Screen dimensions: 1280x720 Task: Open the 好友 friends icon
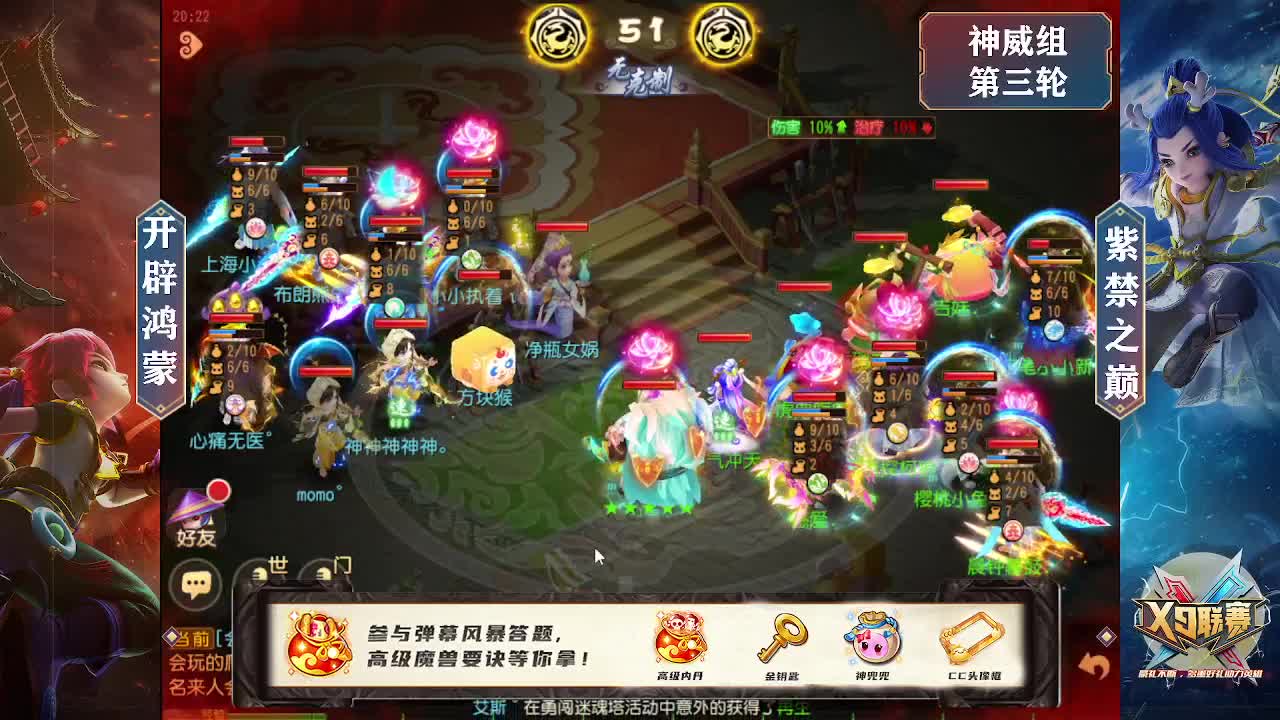(195, 520)
